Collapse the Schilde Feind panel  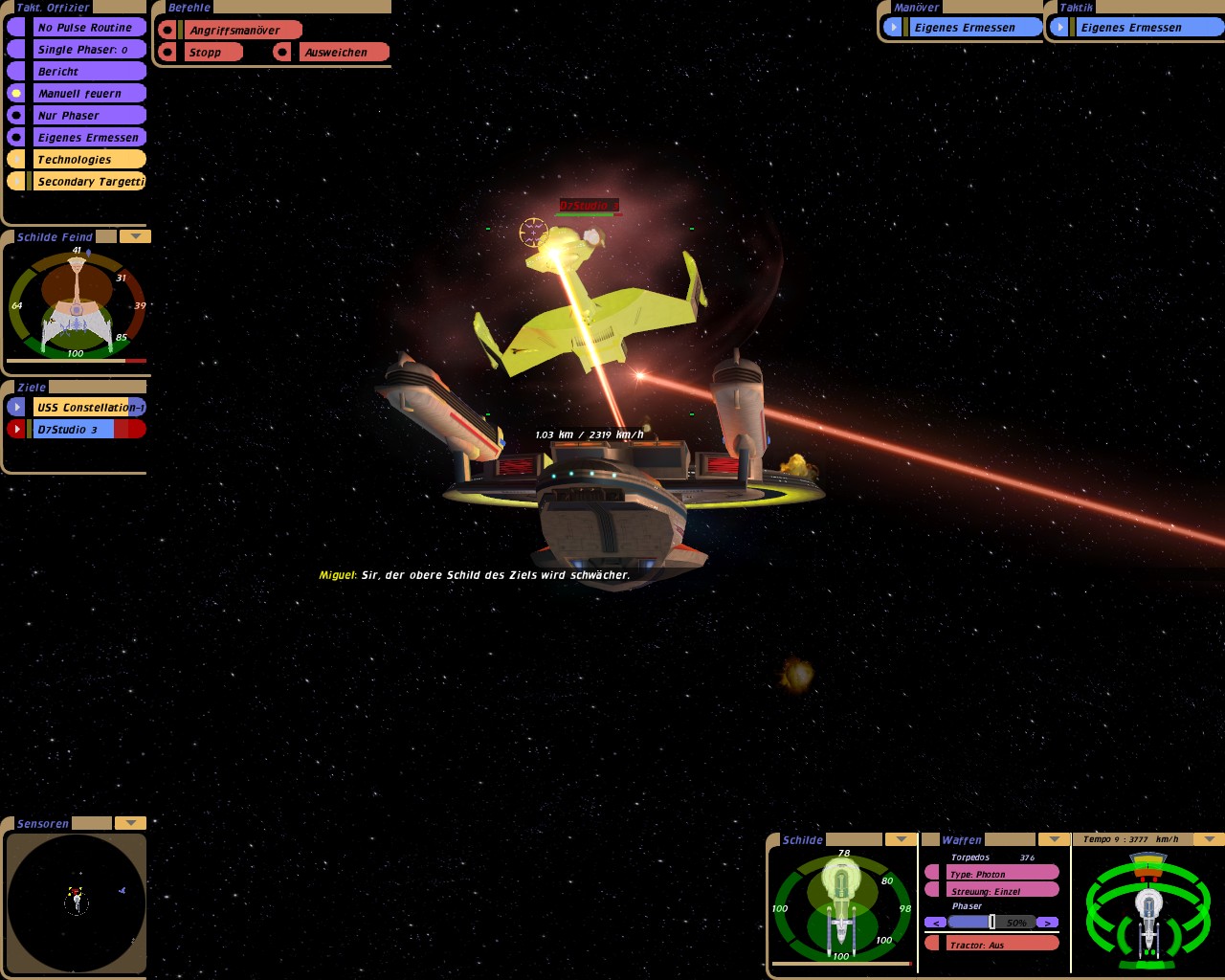click(135, 236)
